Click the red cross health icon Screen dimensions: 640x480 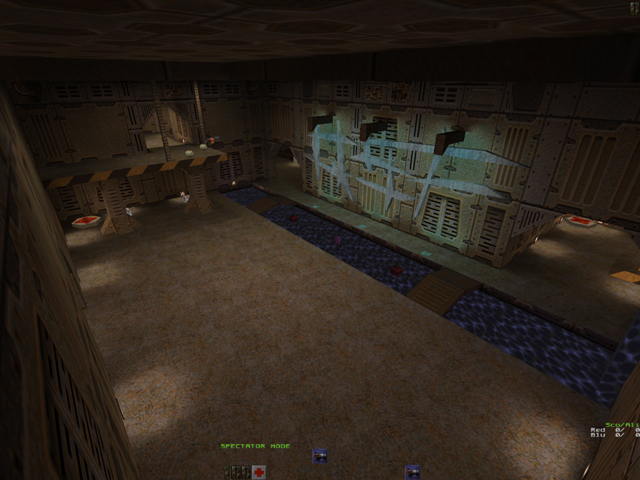pos(260,471)
